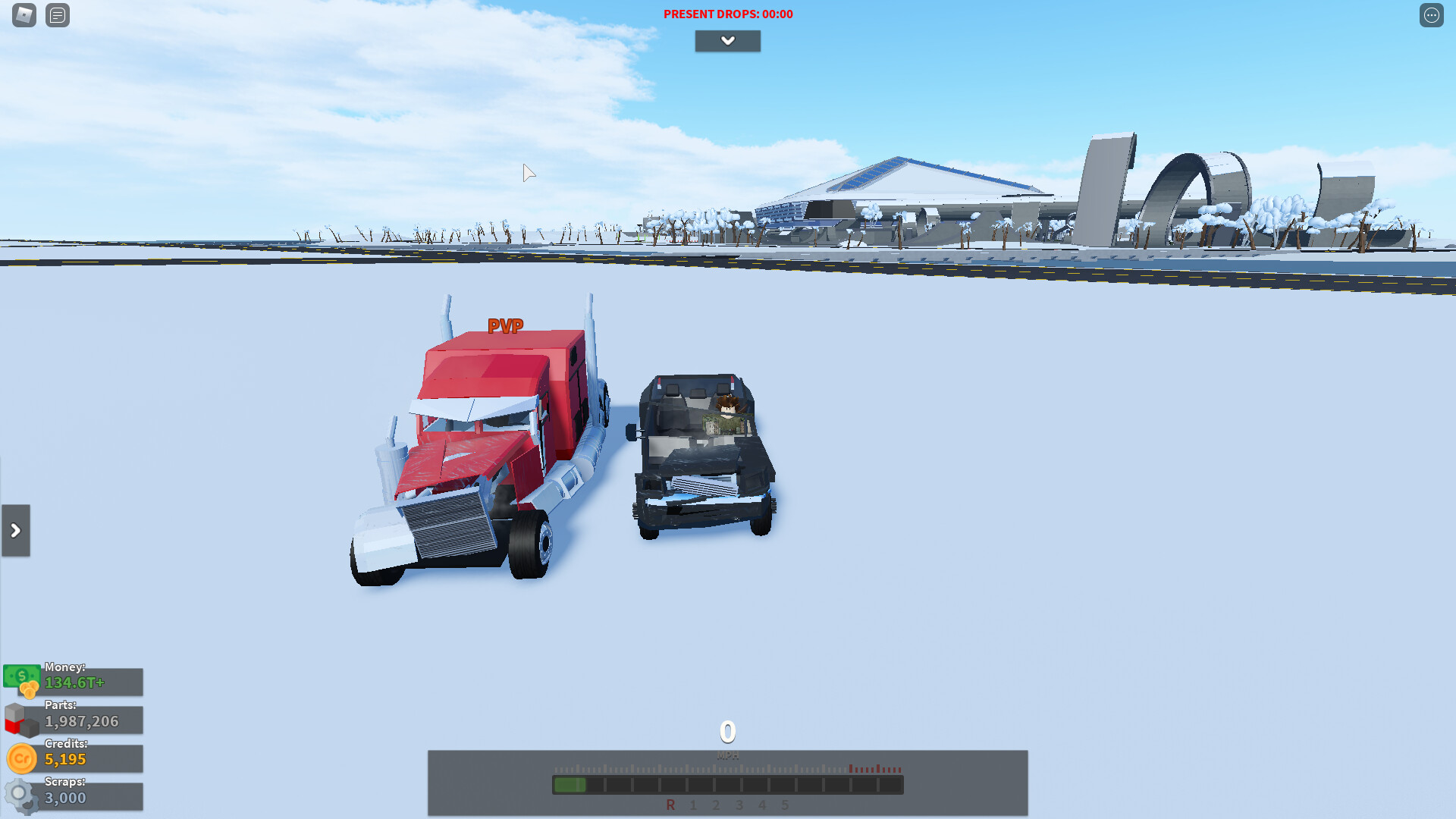Open the three-dots options menu
1456x819 pixels.
click(1431, 15)
